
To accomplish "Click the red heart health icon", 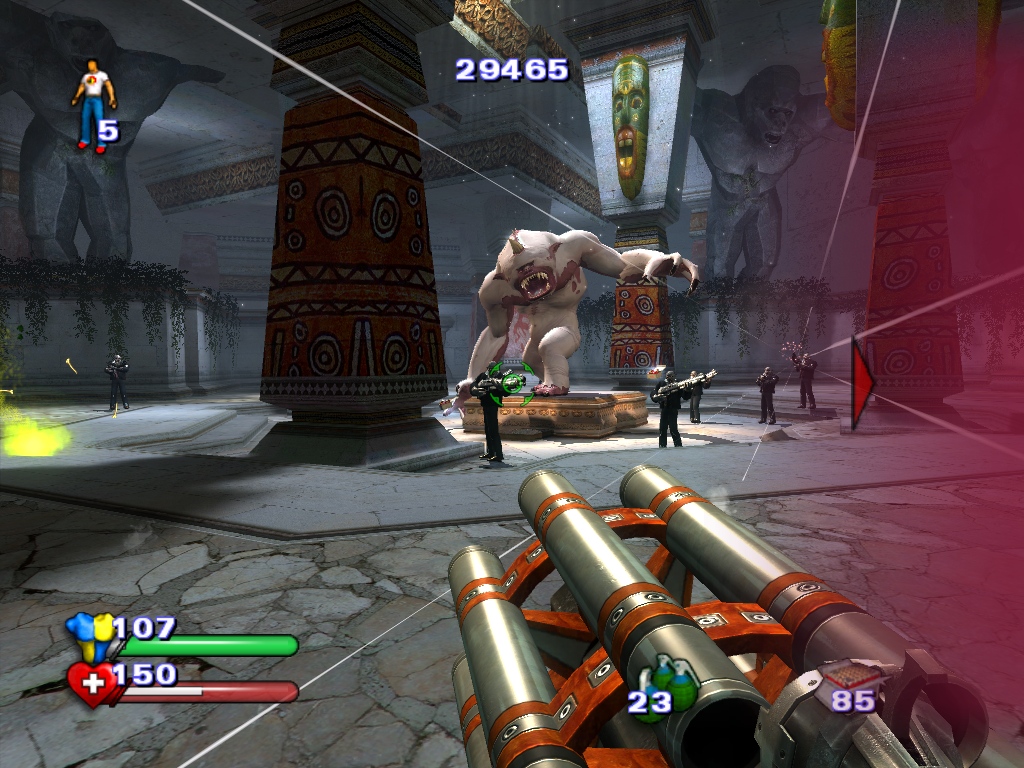I will pos(92,685).
